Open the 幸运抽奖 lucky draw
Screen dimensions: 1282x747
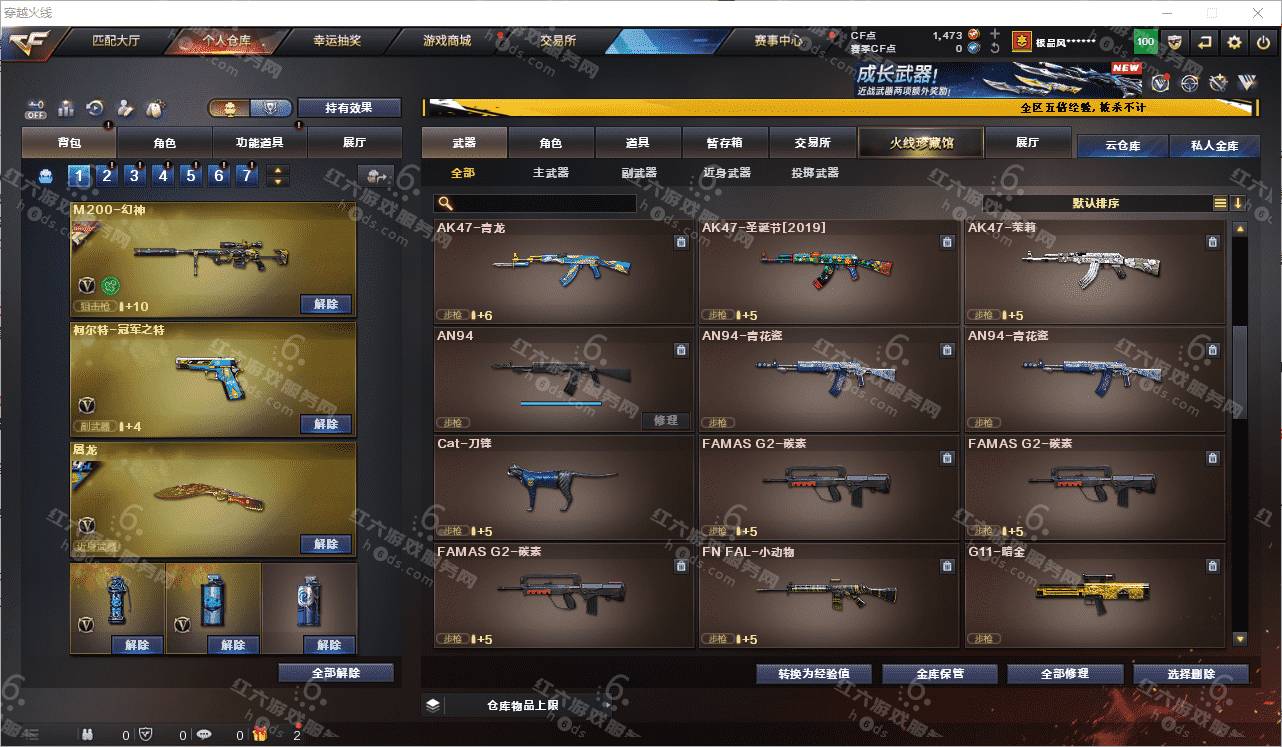[337, 42]
